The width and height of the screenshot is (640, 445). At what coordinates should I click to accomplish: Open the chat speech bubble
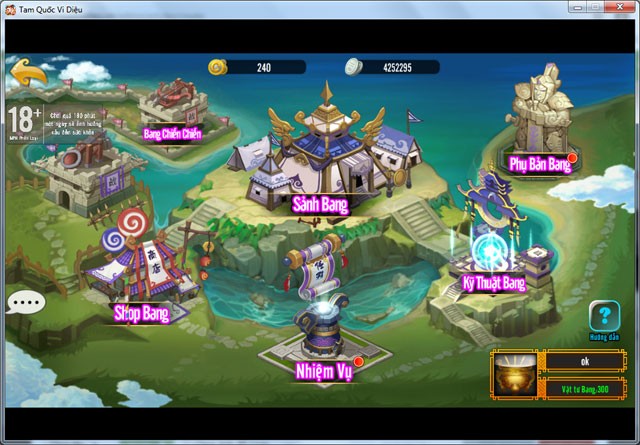(25, 303)
